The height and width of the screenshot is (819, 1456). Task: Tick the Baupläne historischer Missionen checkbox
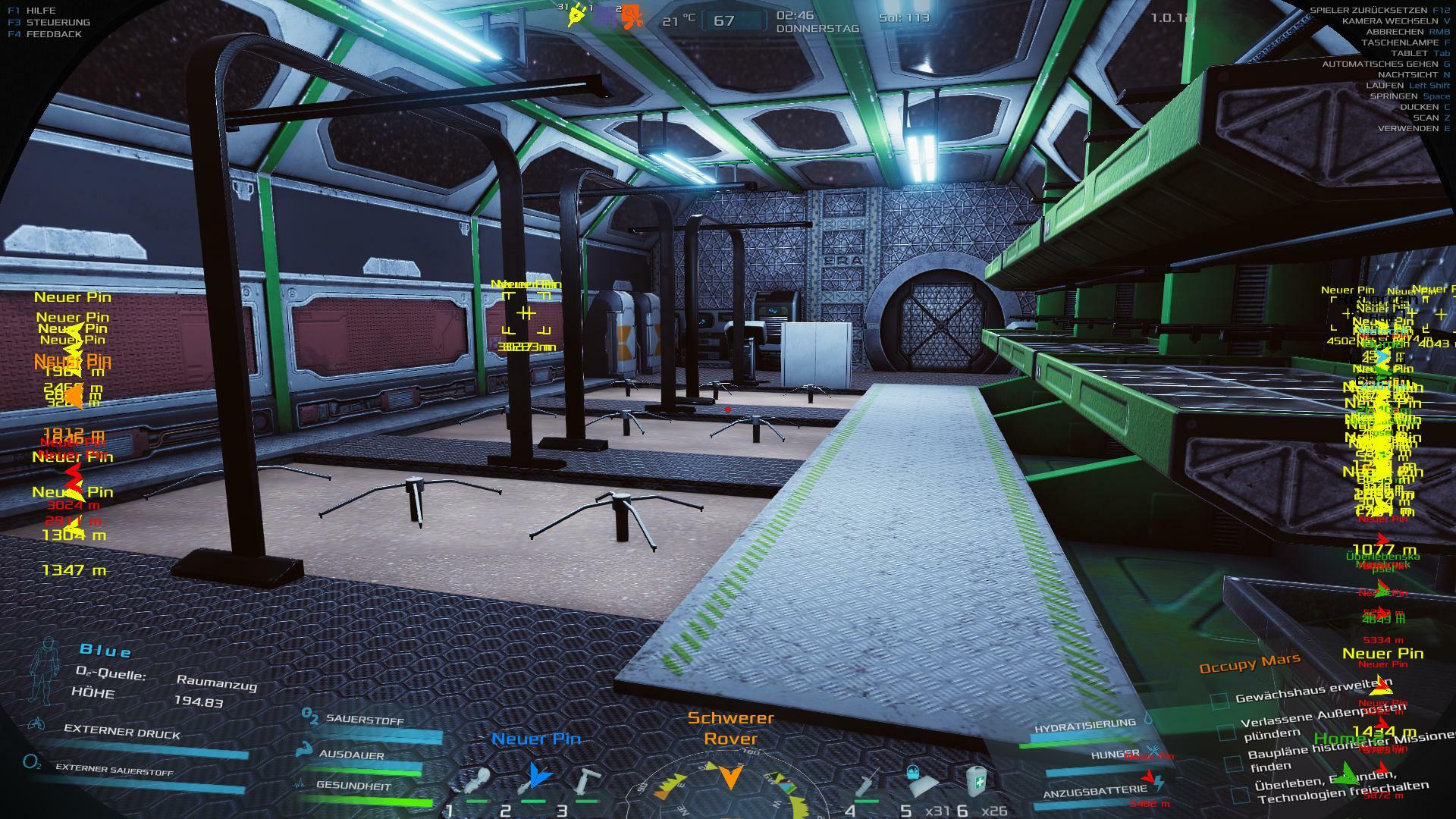pyautogui.click(x=1233, y=763)
